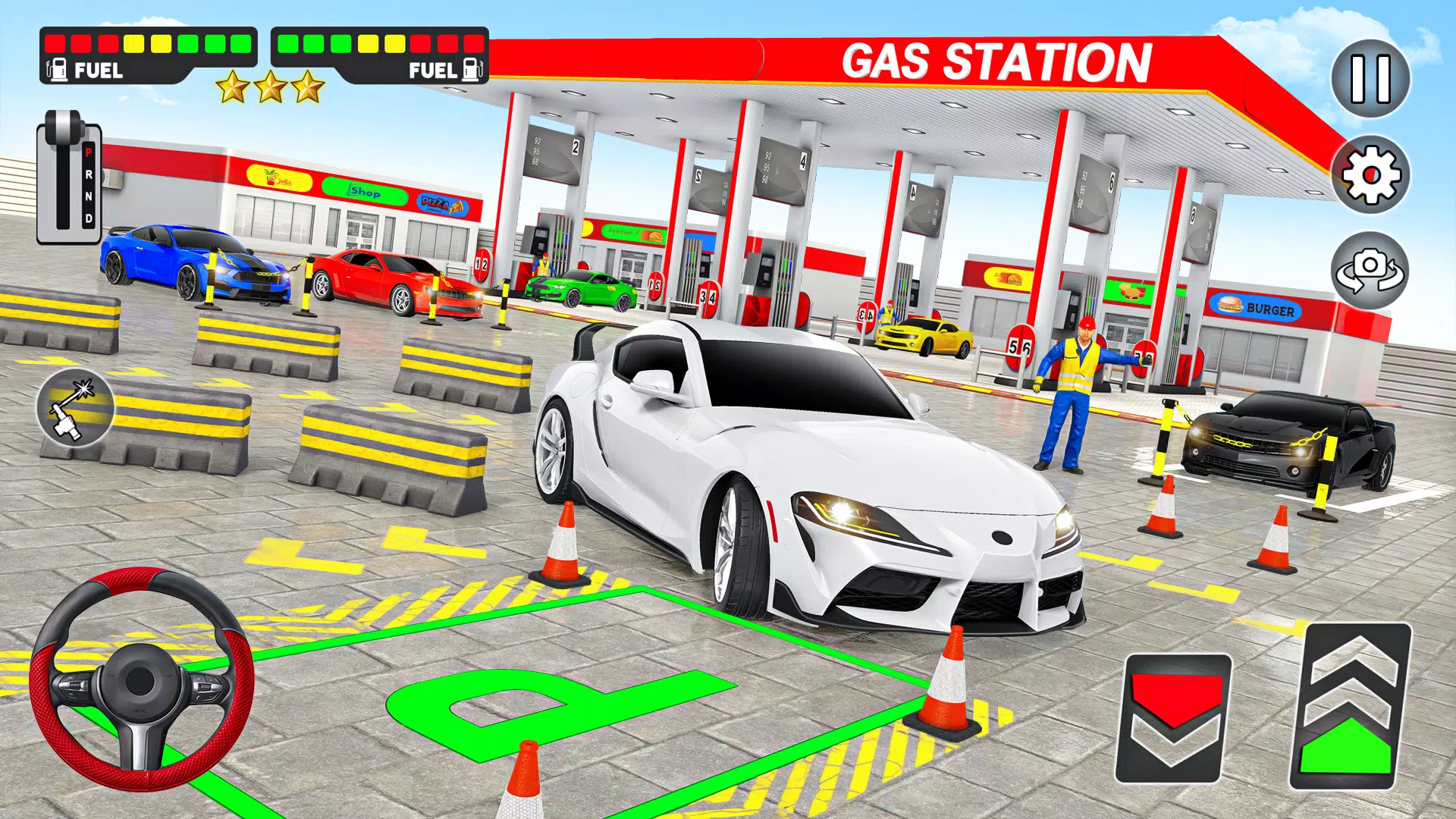Hit the red brake pedal

[x=1173, y=718]
